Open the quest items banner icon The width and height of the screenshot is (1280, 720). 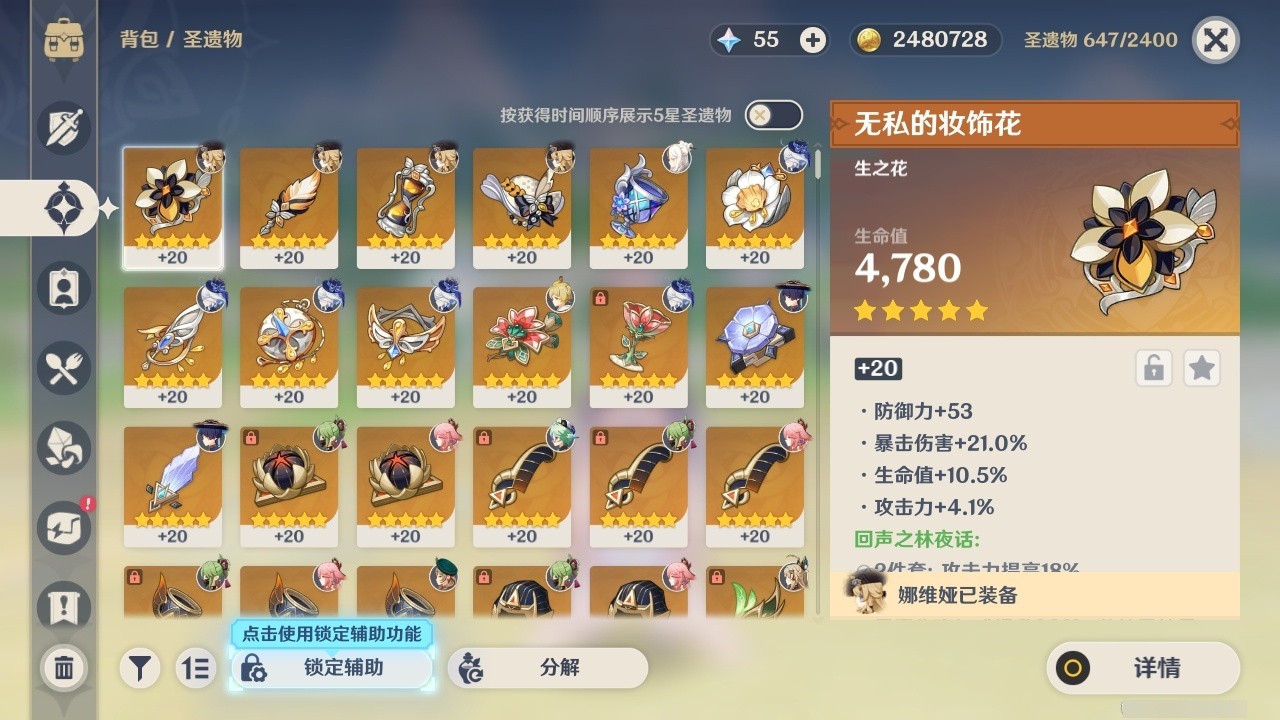(63, 602)
